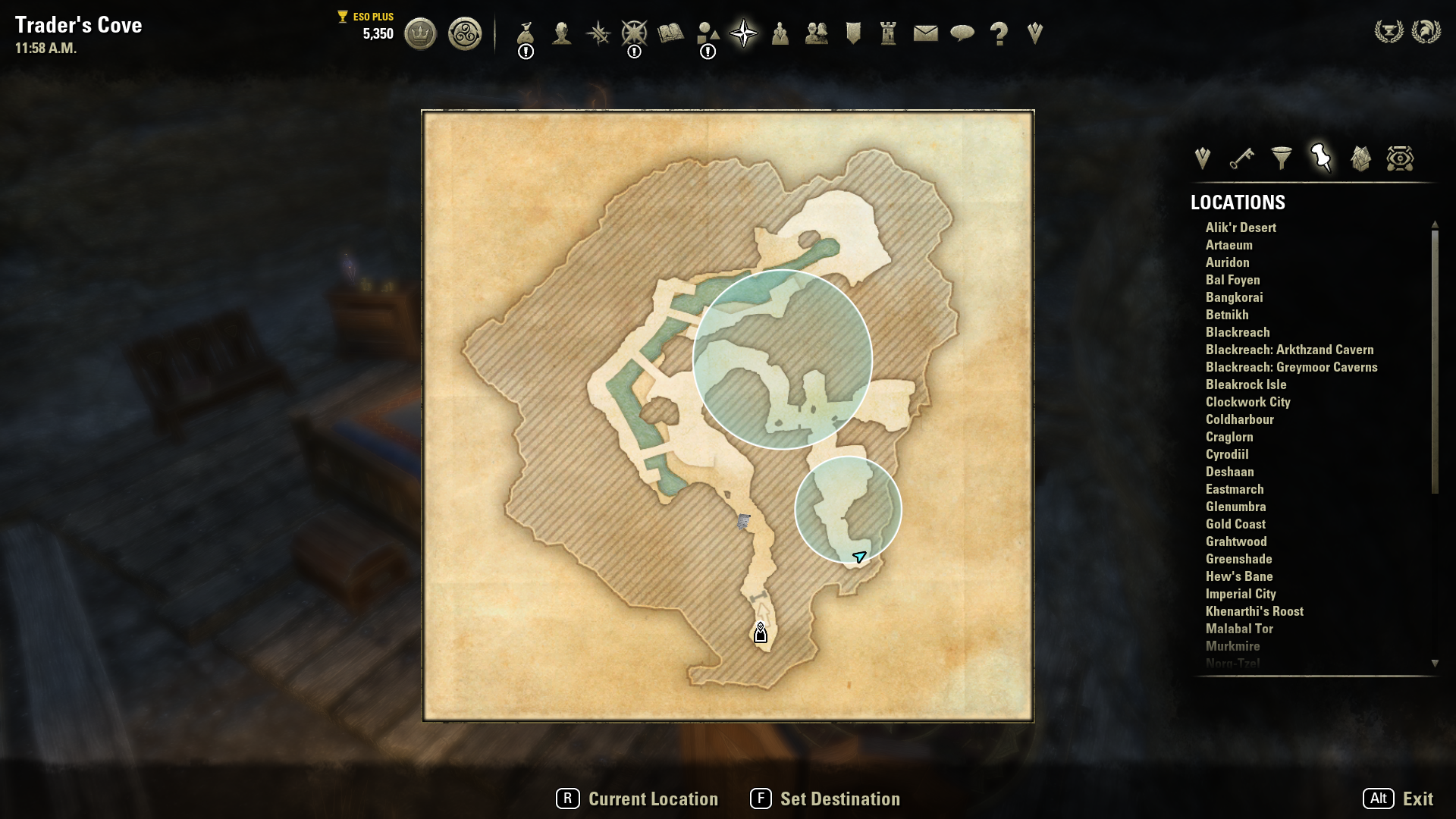Viewport: 1456px width, 819px height.
Task: Choose Blackreach: Greymoor Caverns location
Action: click(1291, 367)
